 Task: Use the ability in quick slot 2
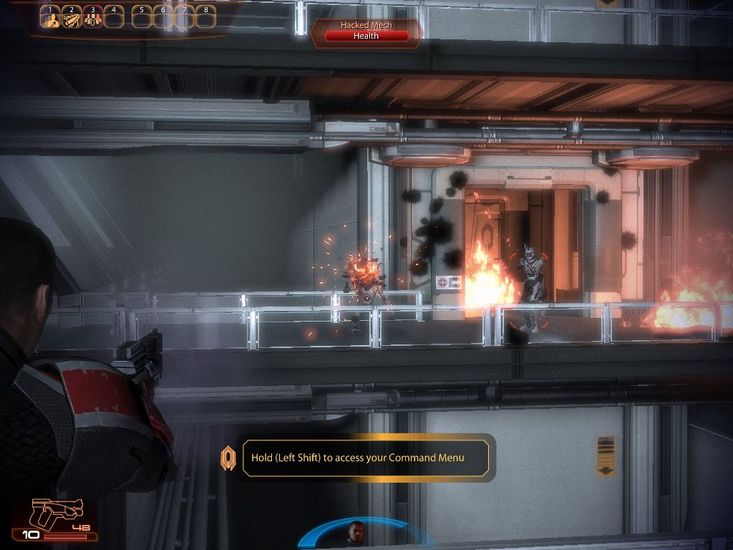tap(70, 18)
